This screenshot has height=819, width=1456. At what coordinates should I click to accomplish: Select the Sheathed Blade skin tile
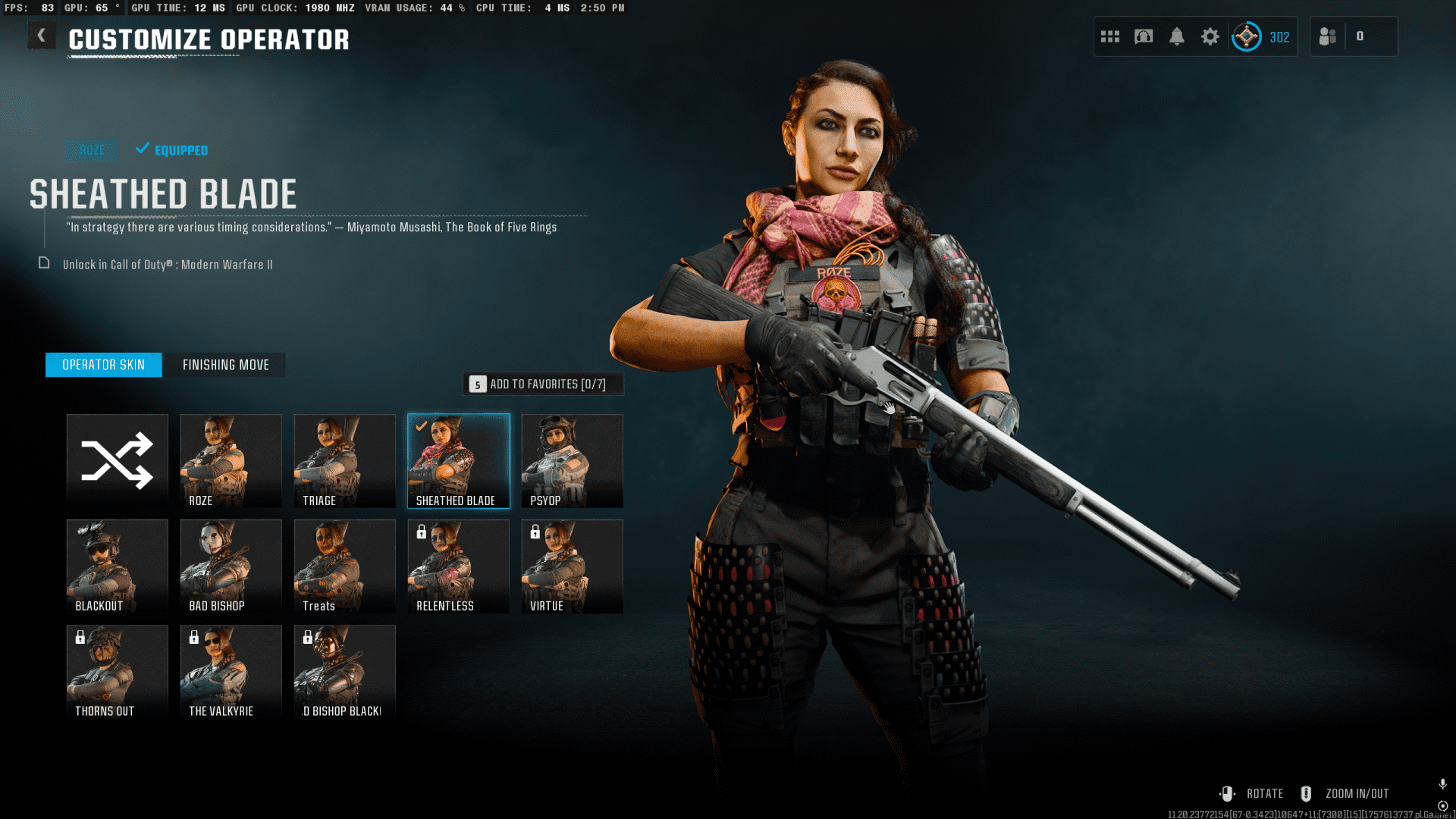coord(459,461)
